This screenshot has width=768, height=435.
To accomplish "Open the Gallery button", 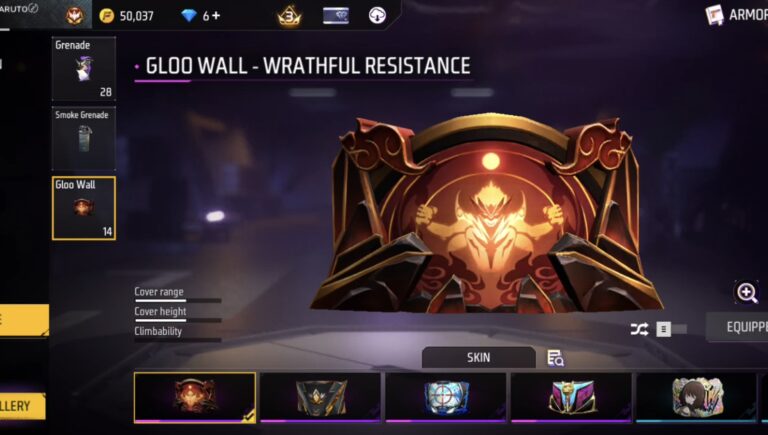I will (x=22, y=406).
